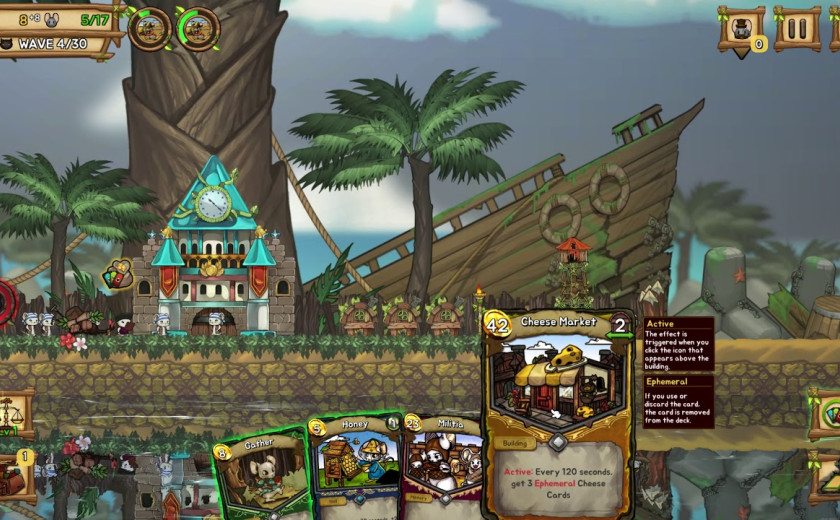840x520 pixels.
Task: Click the first incoming wave timer icon
Action: click(x=149, y=28)
